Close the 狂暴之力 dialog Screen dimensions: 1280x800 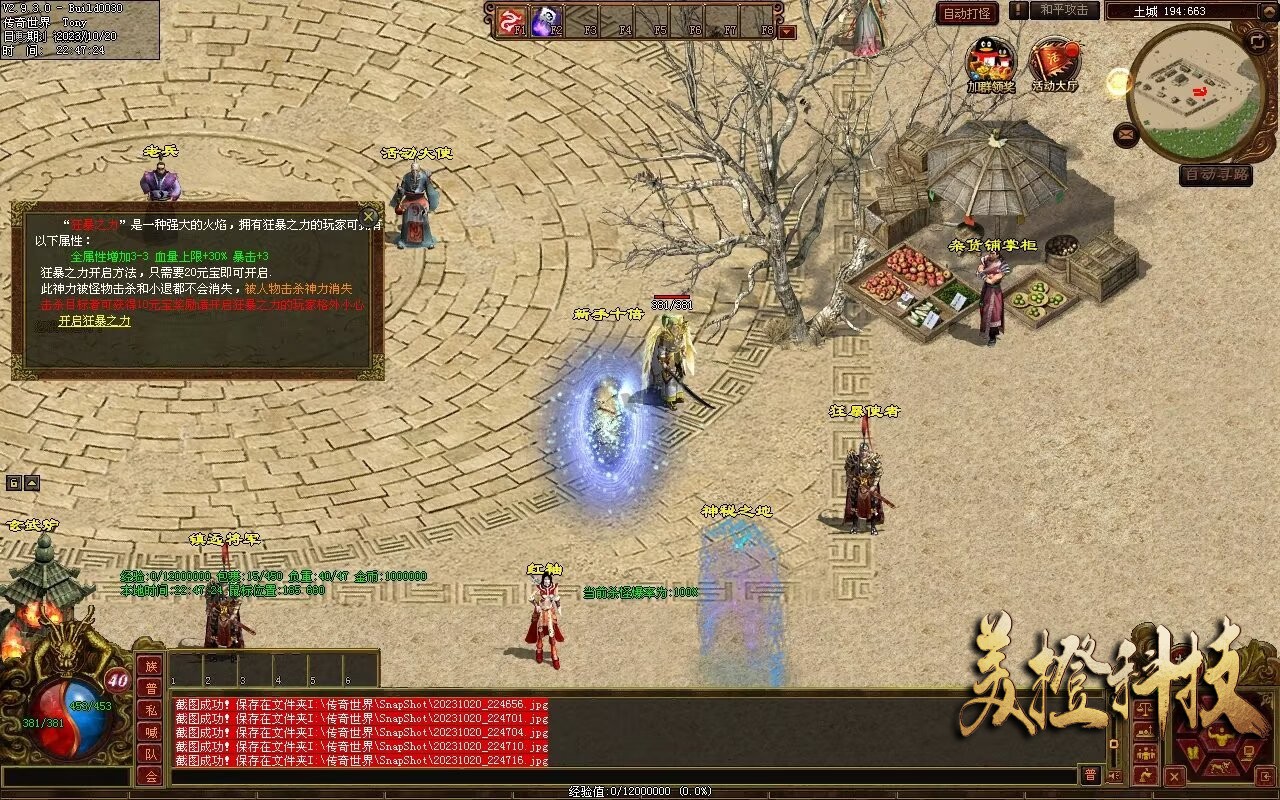tap(369, 216)
